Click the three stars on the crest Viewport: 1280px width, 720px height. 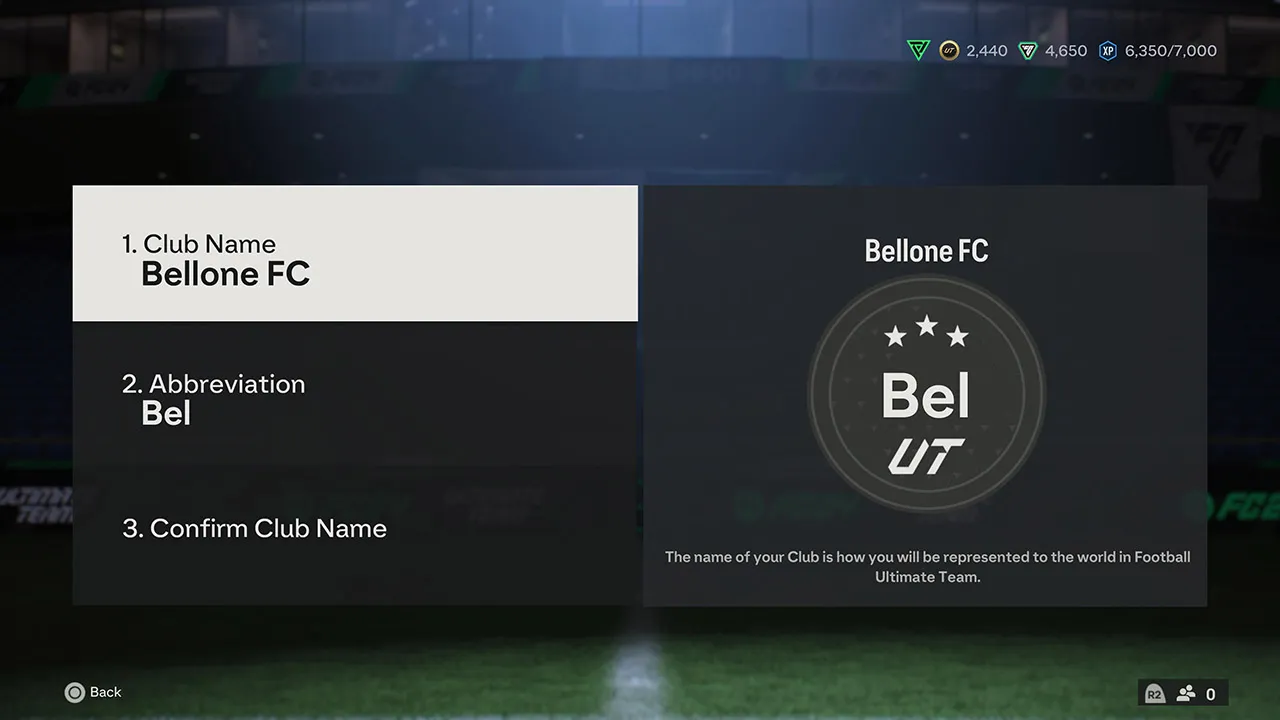[925, 334]
